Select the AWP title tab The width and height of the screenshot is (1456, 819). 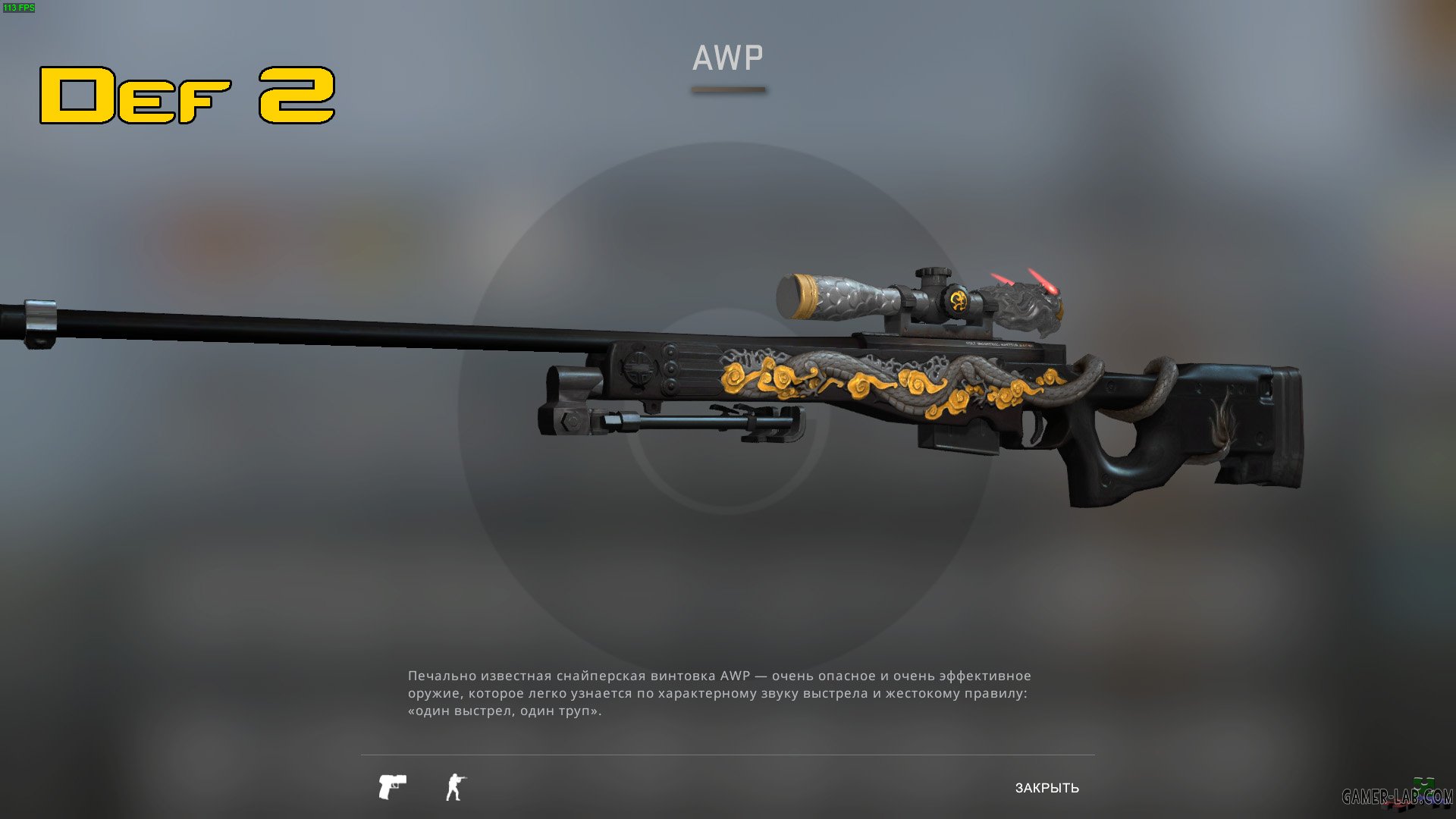[726, 57]
